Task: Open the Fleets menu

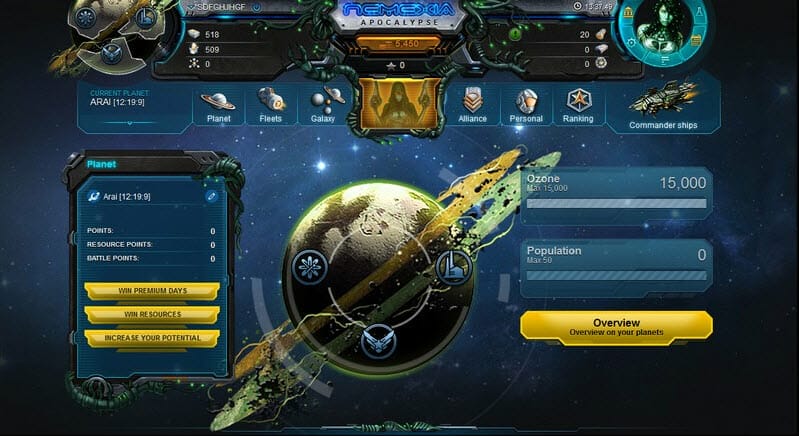Action: coord(271,106)
